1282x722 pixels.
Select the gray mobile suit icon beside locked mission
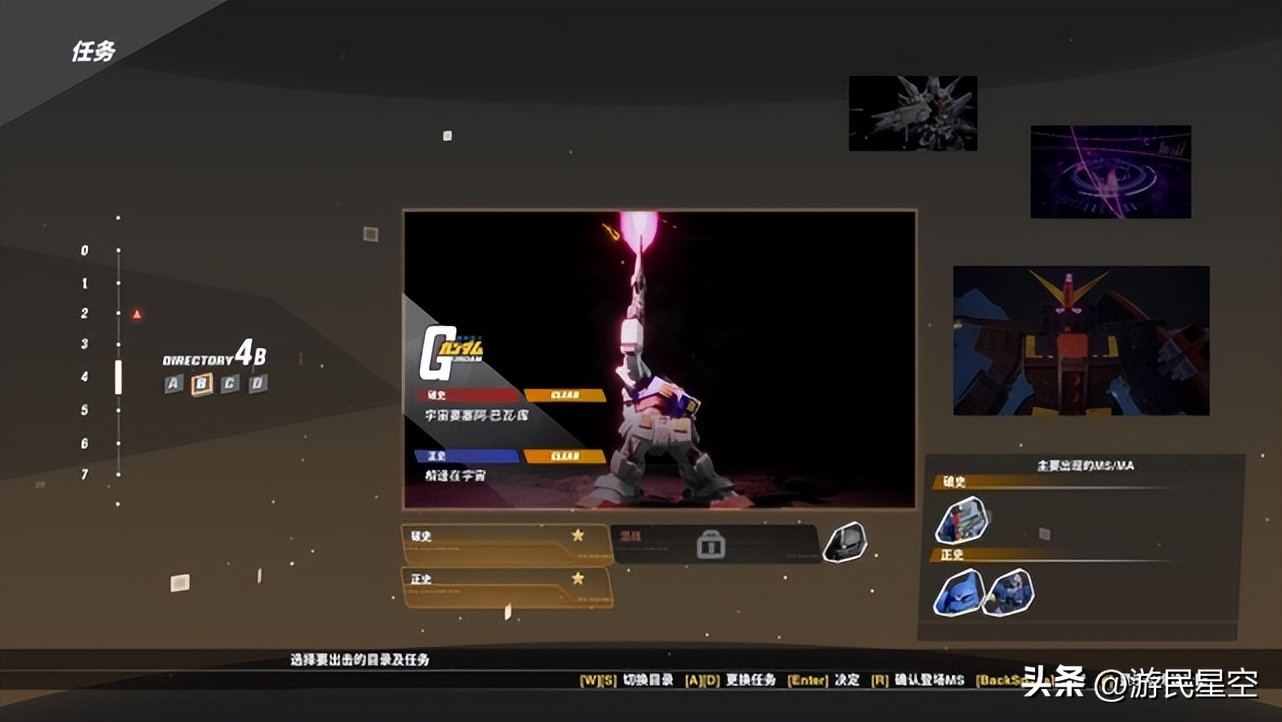[x=845, y=542]
